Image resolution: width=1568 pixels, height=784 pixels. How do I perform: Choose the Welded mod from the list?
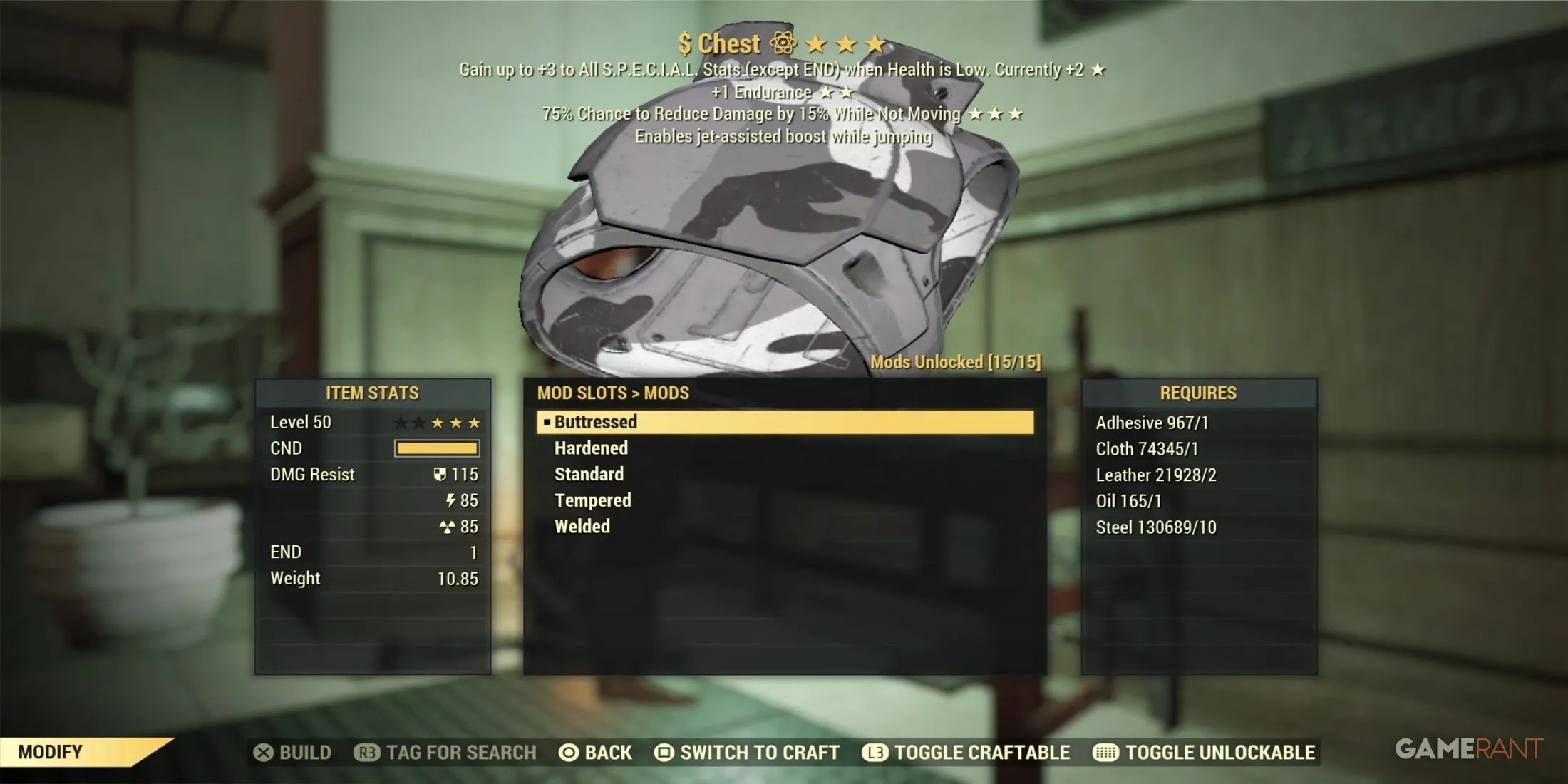click(x=582, y=526)
